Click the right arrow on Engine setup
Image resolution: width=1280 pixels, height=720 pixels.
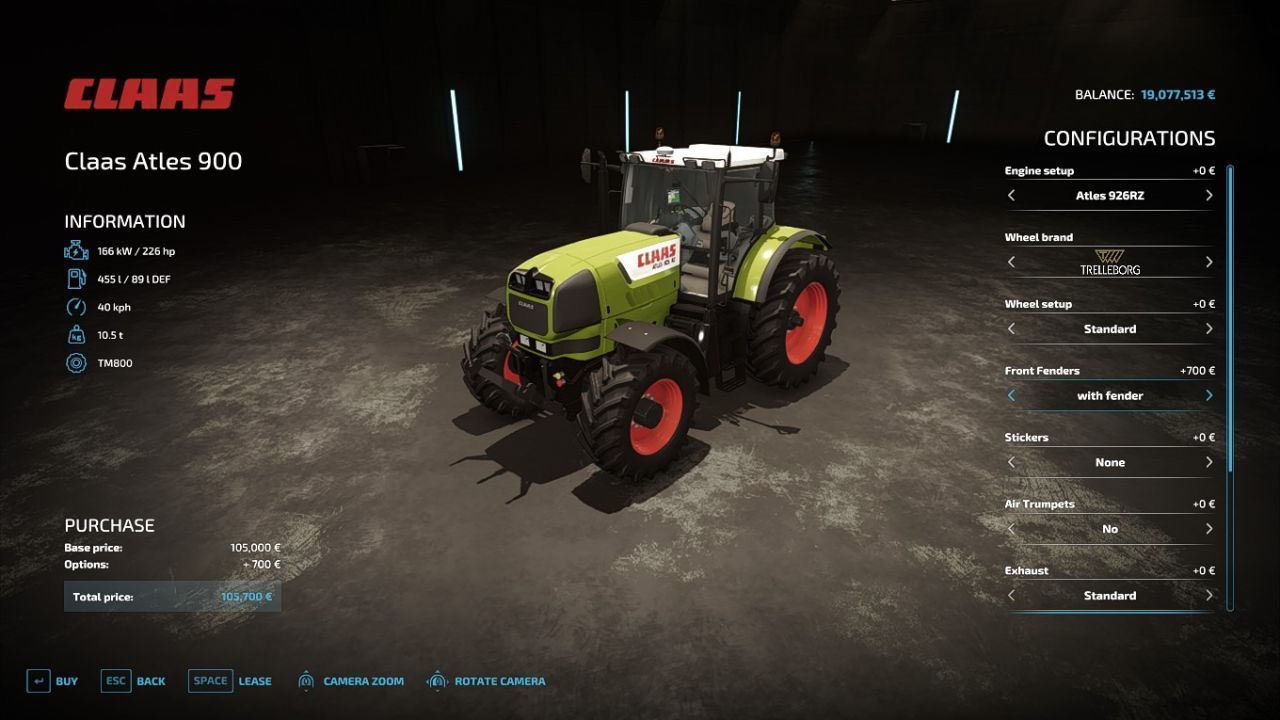[x=1208, y=195]
